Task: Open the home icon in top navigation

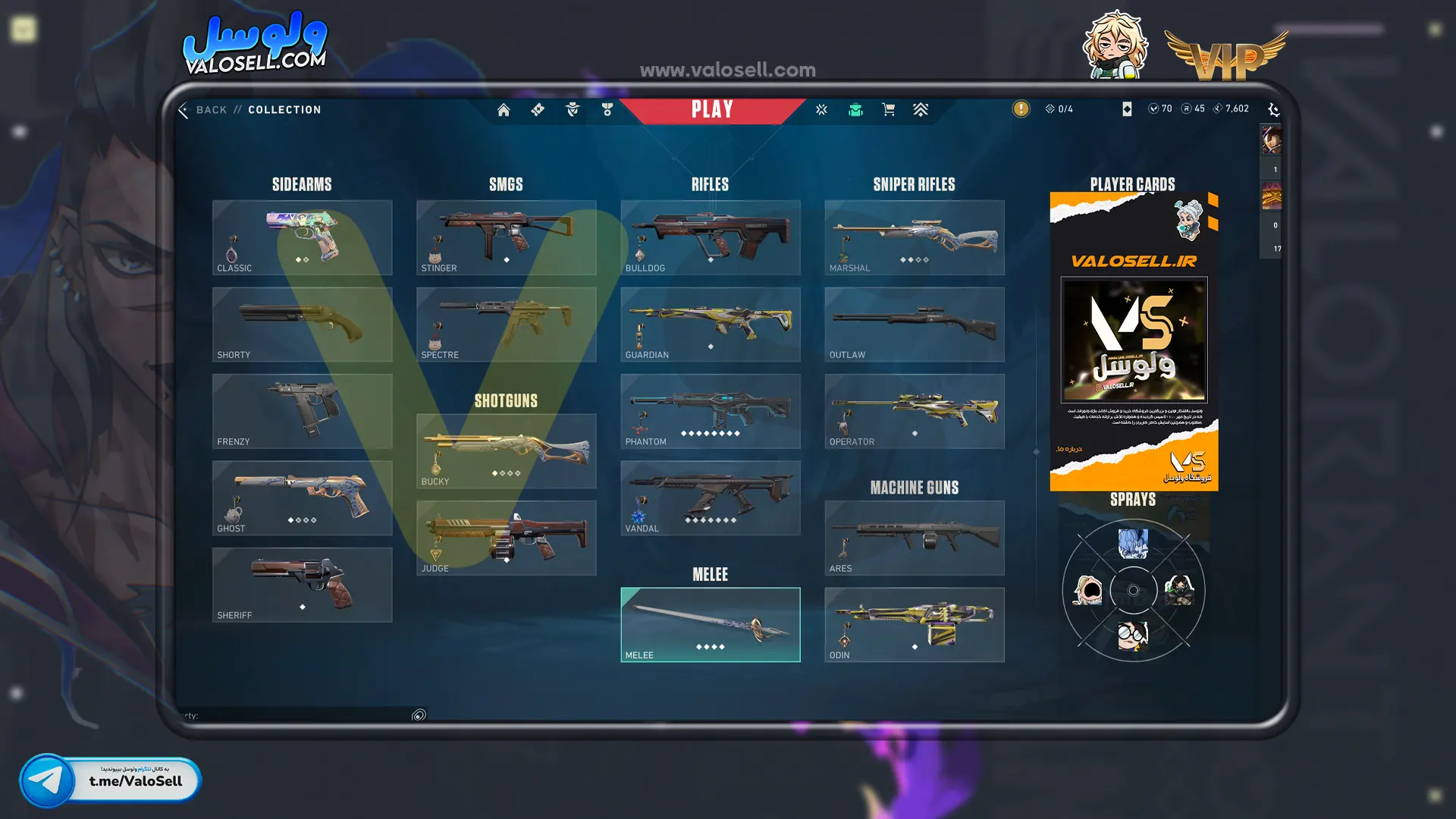Action: click(x=504, y=110)
